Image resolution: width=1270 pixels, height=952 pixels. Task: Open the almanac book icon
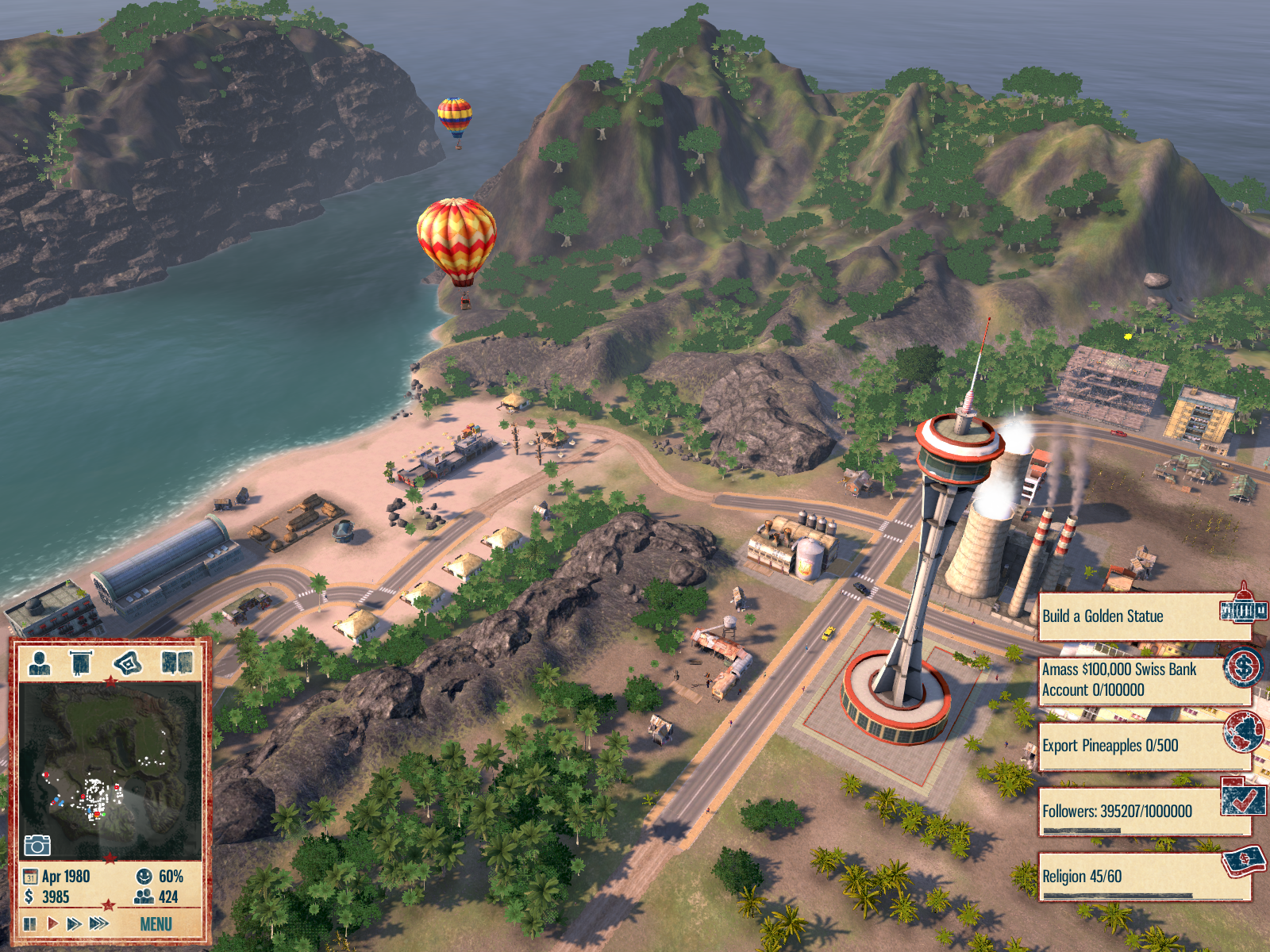point(177,662)
